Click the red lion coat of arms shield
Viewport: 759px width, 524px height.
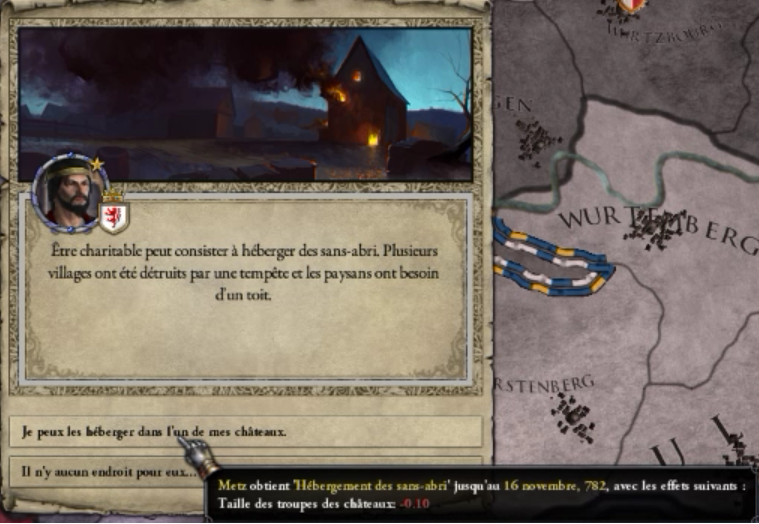[x=113, y=213]
